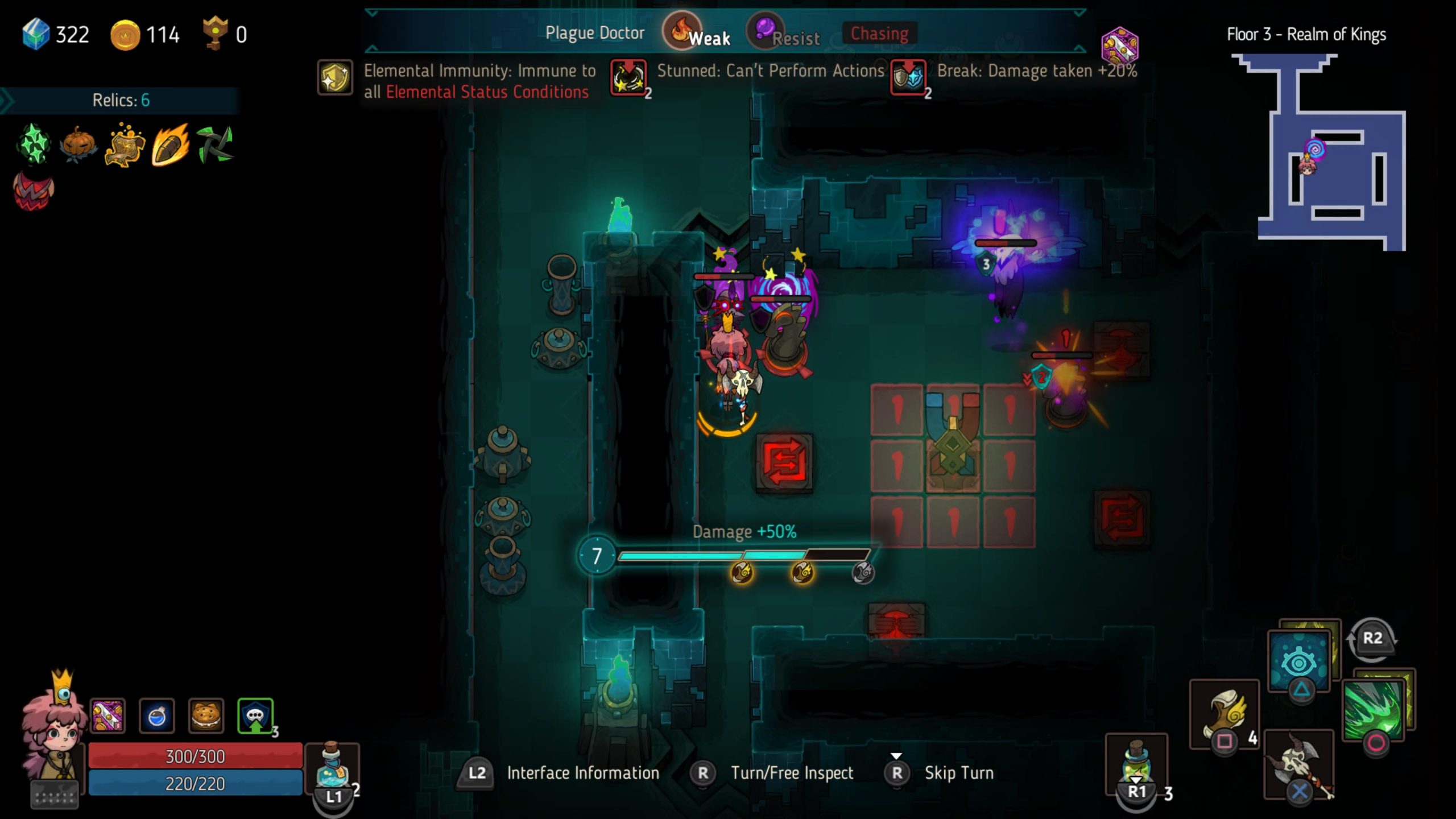
Task: Inspect the pumpkin relic
Action: pyautogui.click(x=78, y=144)
